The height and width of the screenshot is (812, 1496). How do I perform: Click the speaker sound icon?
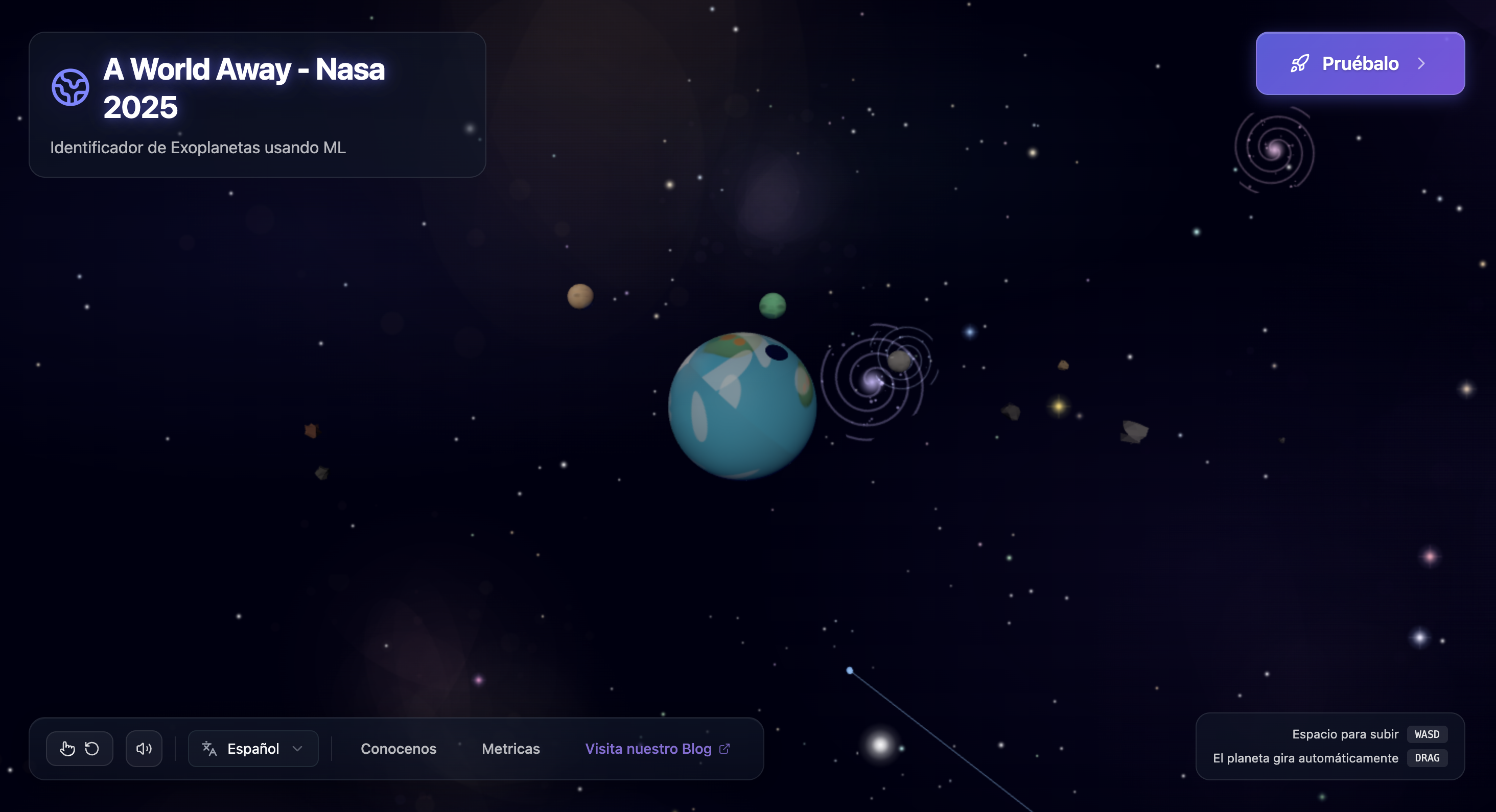[x=144, y=748]
